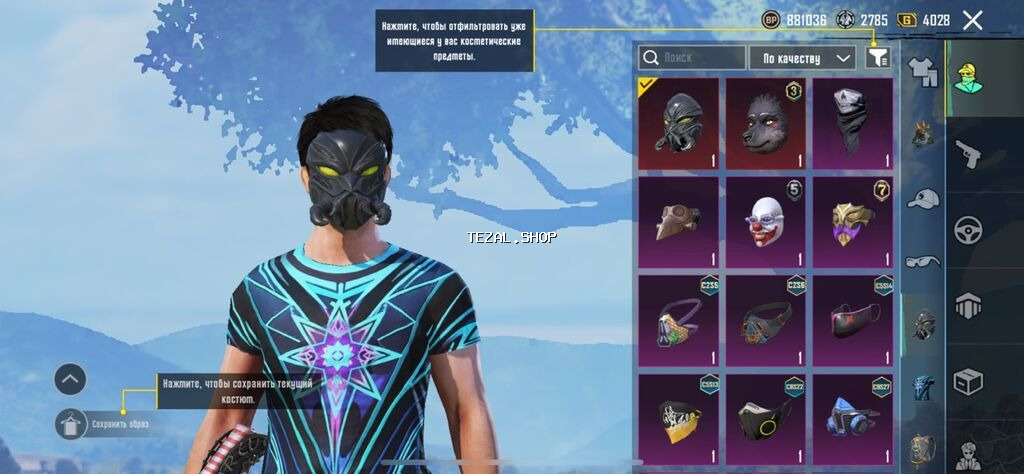Save current outfit with Сохранить образ
Image resolution: width=1024 pixels, height=474 pixels.
click(x=72, y=424)
